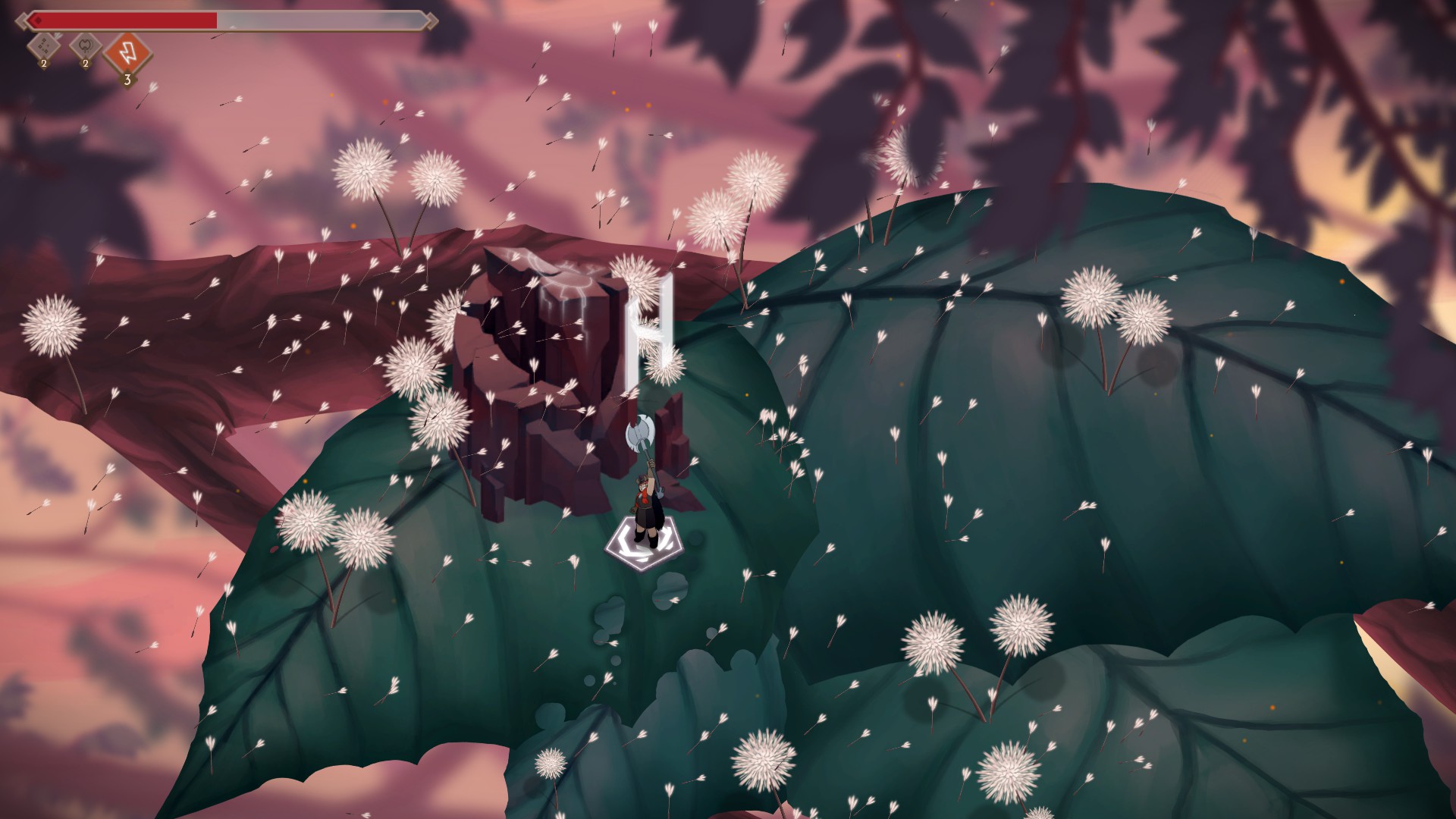Select the double-bladed axe ability icon
This screenshot has height=819, width=1456.
coord(86,47)
